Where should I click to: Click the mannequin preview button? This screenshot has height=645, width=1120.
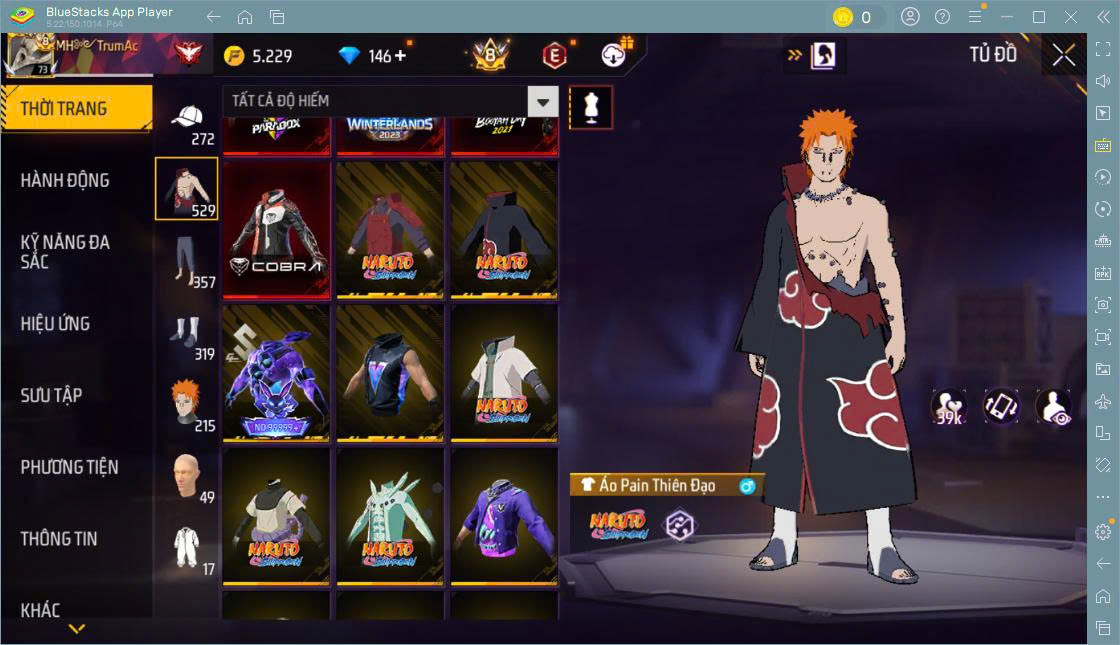591,106
